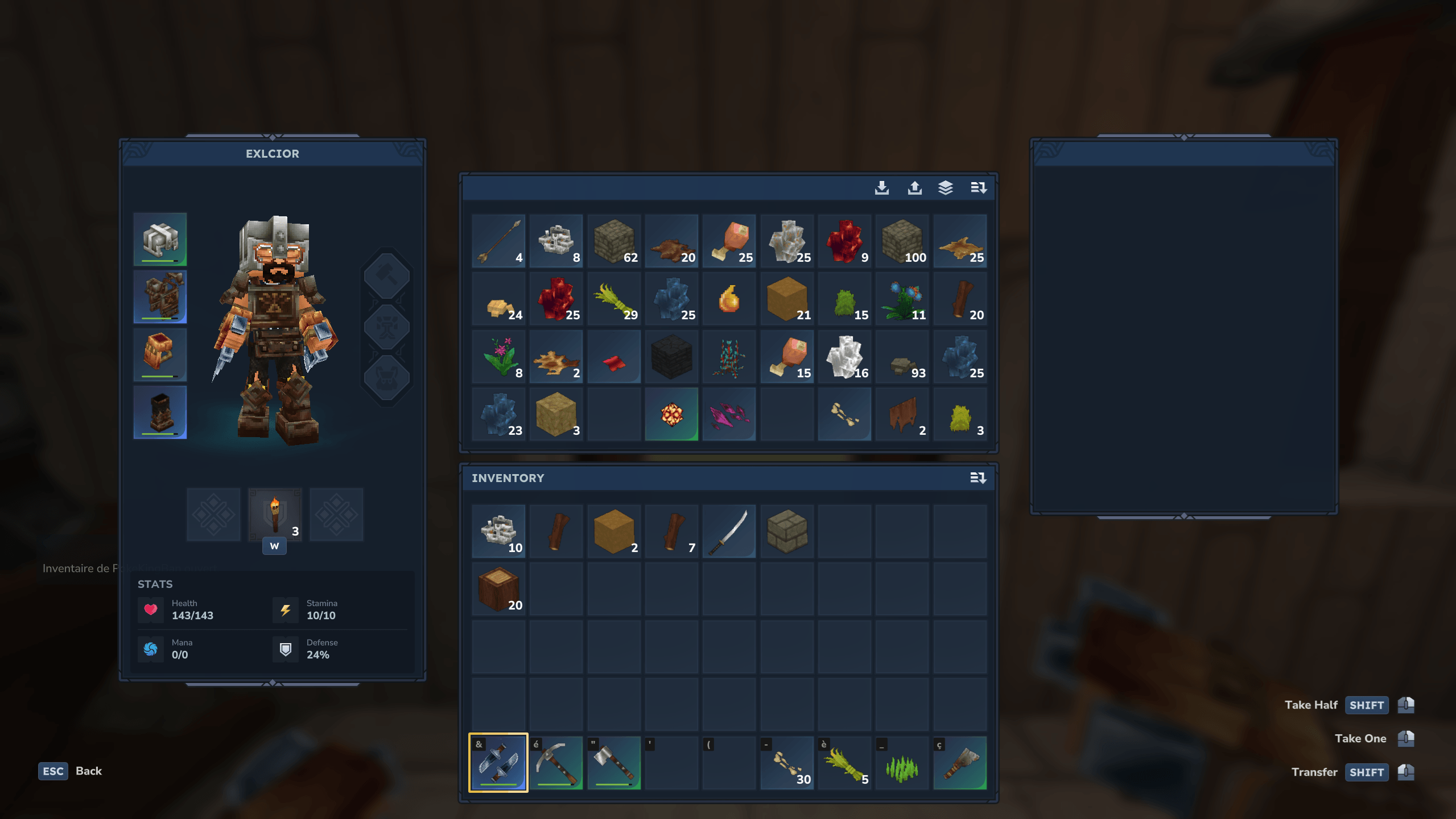Screen dimensions: 1456x819
Task: Click the ESC Back button
Action: click(71, 771)
